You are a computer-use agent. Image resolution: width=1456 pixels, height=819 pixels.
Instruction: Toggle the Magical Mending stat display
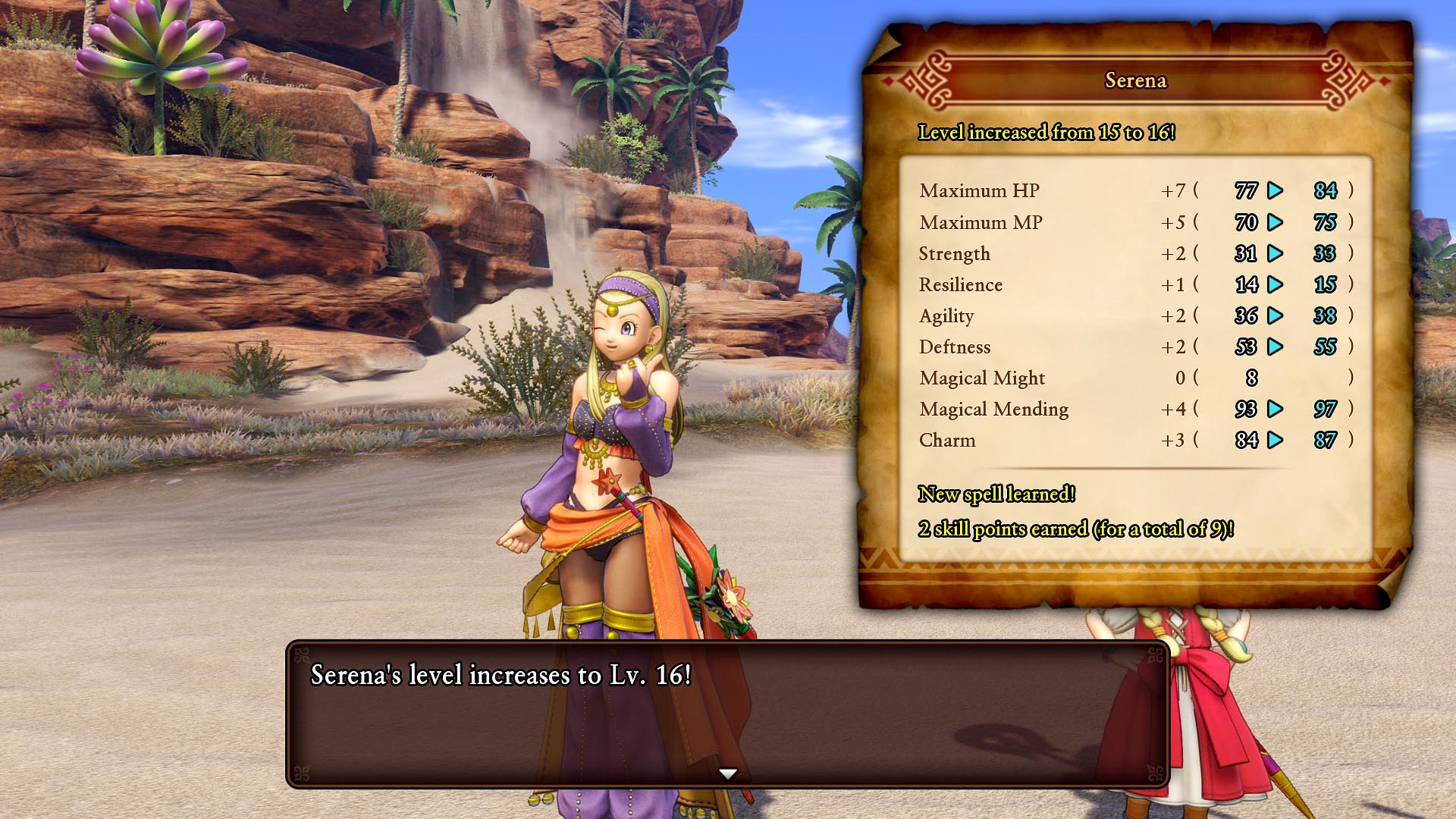click(x=994, y=409)
